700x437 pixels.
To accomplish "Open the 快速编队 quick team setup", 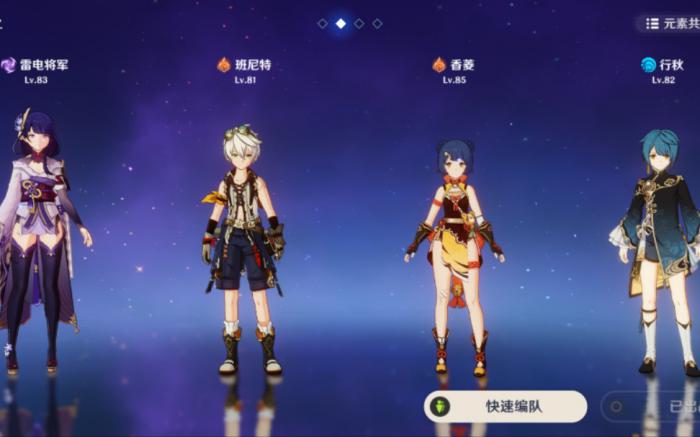I will coord(505,406).
